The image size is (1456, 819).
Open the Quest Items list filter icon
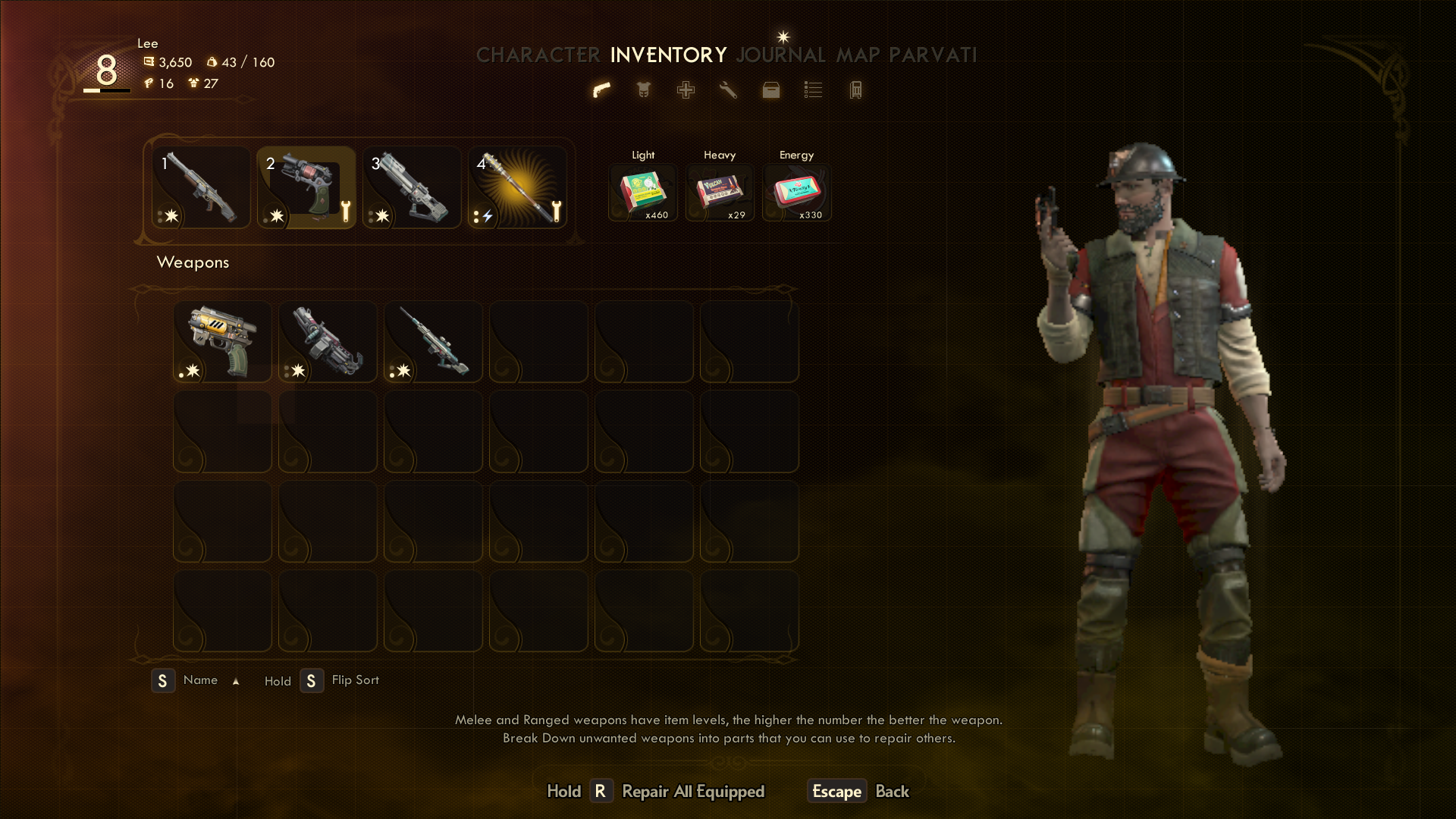(812, 90)
